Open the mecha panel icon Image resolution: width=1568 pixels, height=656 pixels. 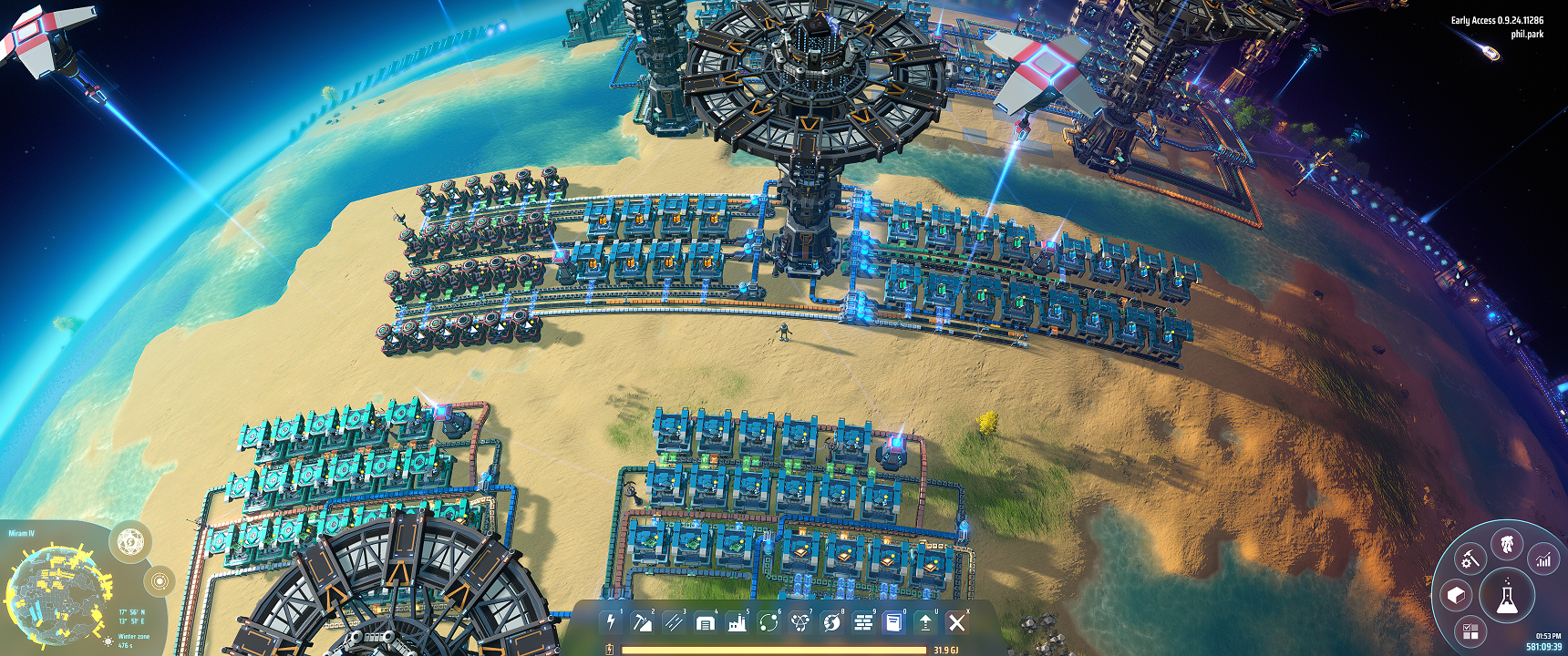(x=1507, y=545)
